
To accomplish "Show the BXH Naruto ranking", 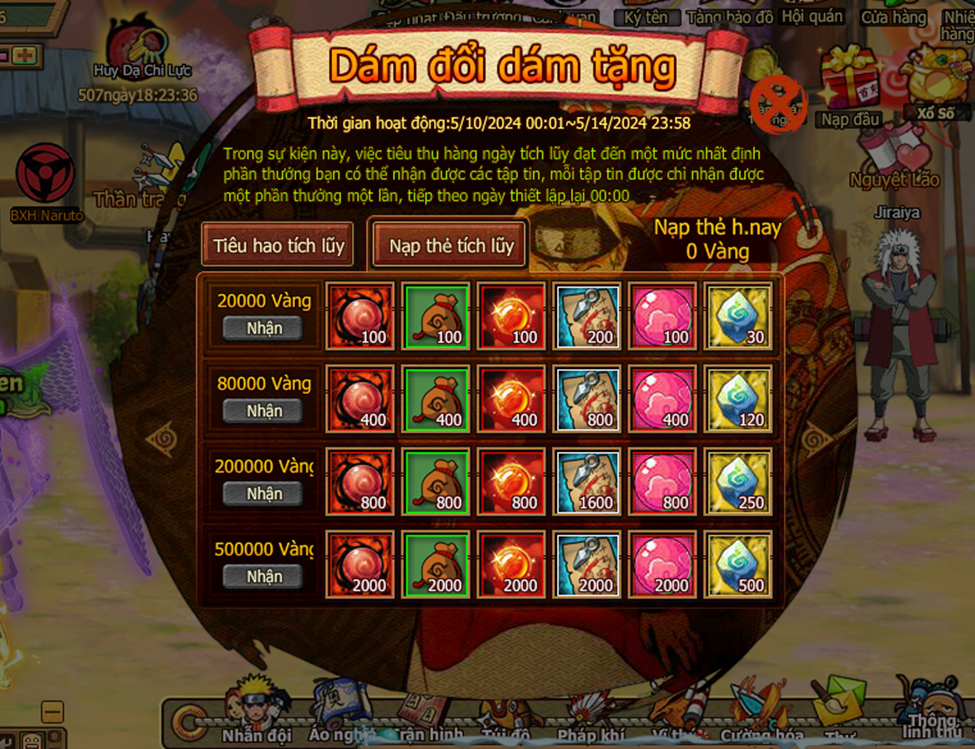I will (46, 180).
